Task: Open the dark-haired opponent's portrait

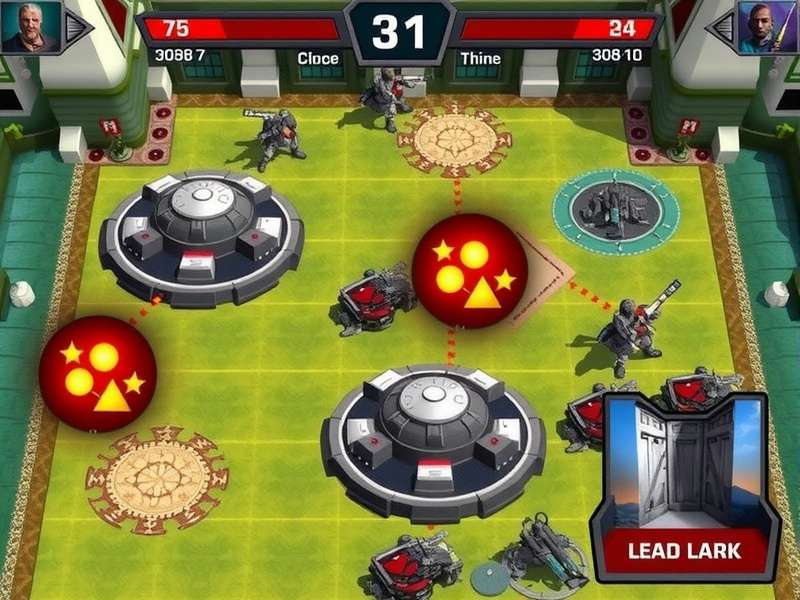Action: pyautogui.click(x=768, y=27)
